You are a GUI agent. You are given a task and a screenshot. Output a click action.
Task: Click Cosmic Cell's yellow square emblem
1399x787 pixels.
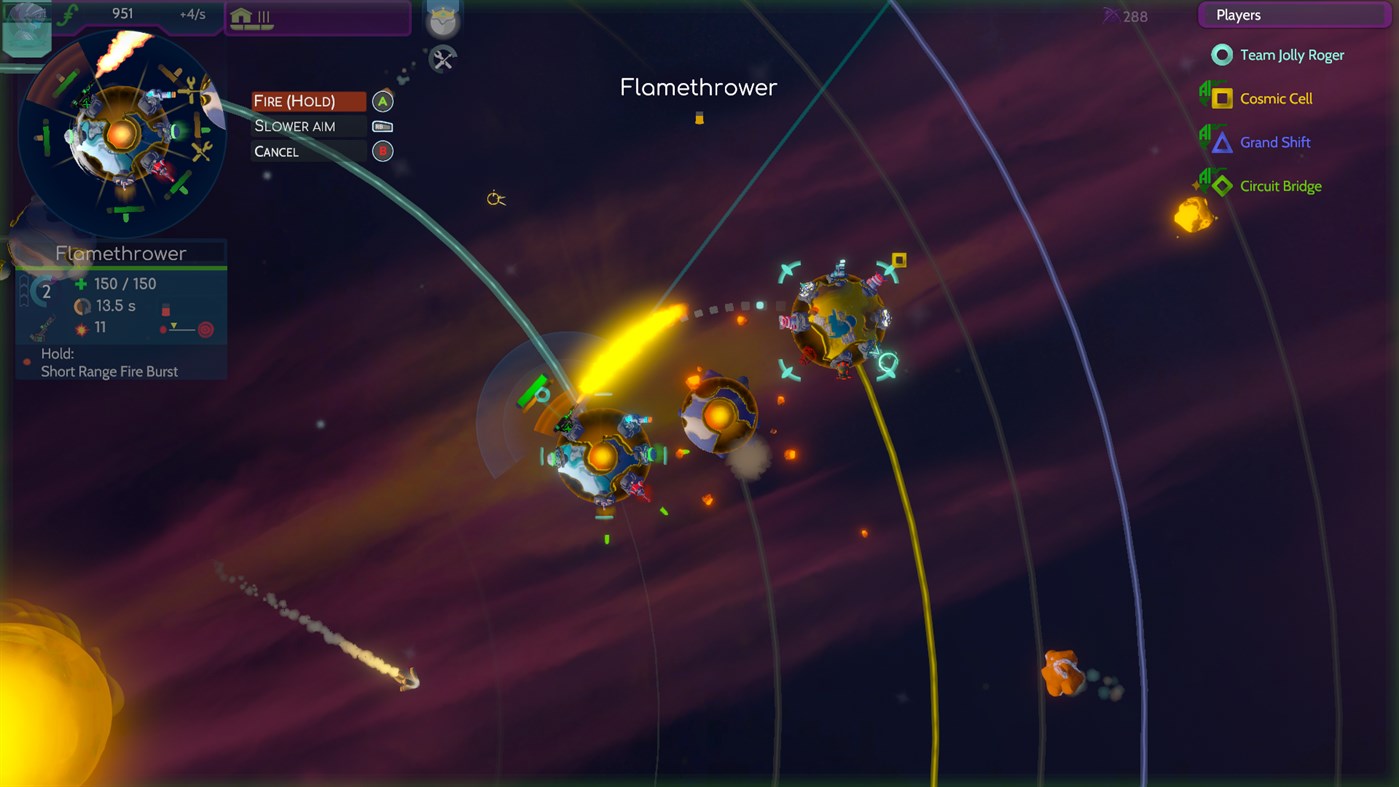(1221, 98)
